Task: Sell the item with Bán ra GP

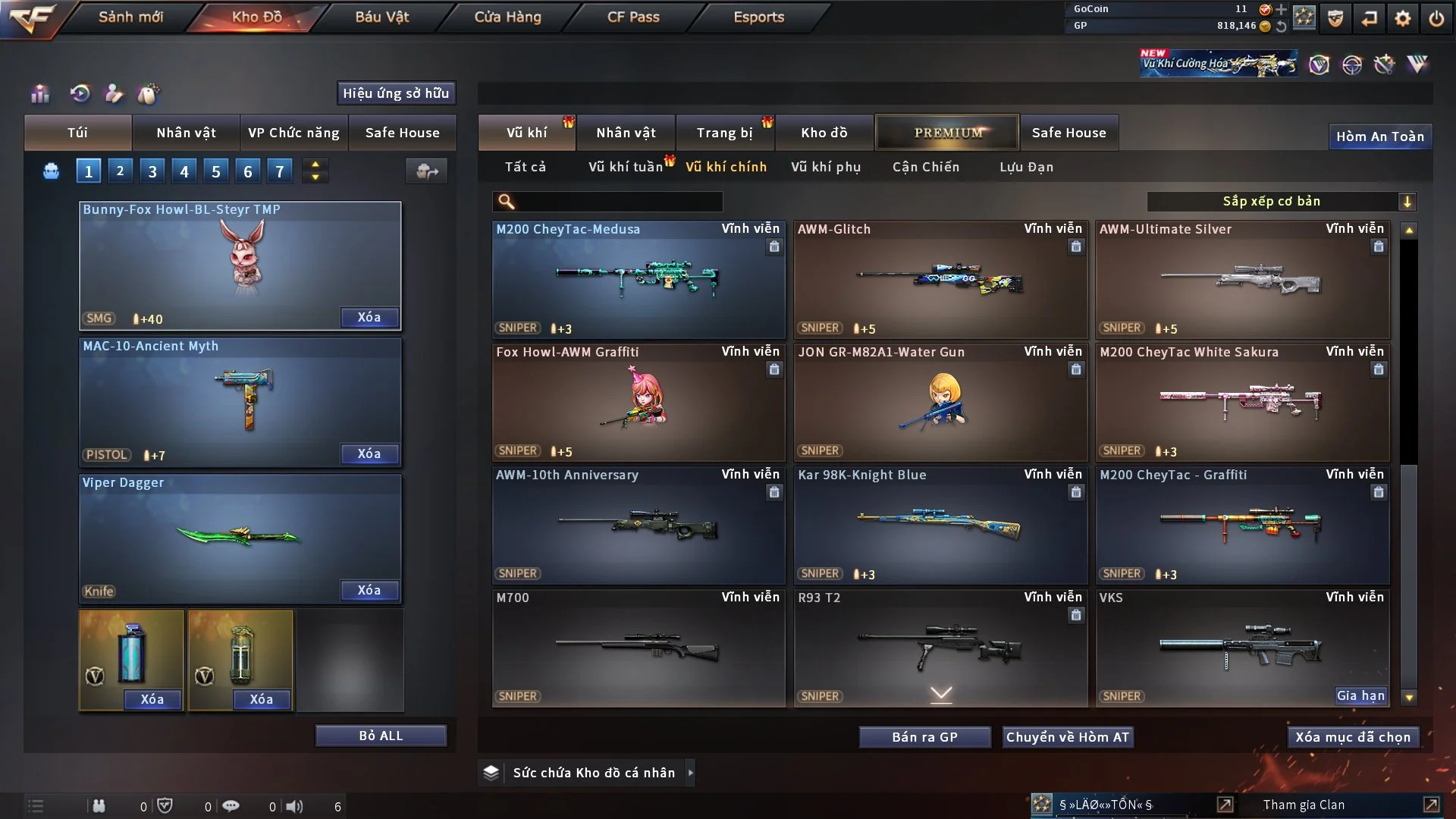Action: coord(924,737)
